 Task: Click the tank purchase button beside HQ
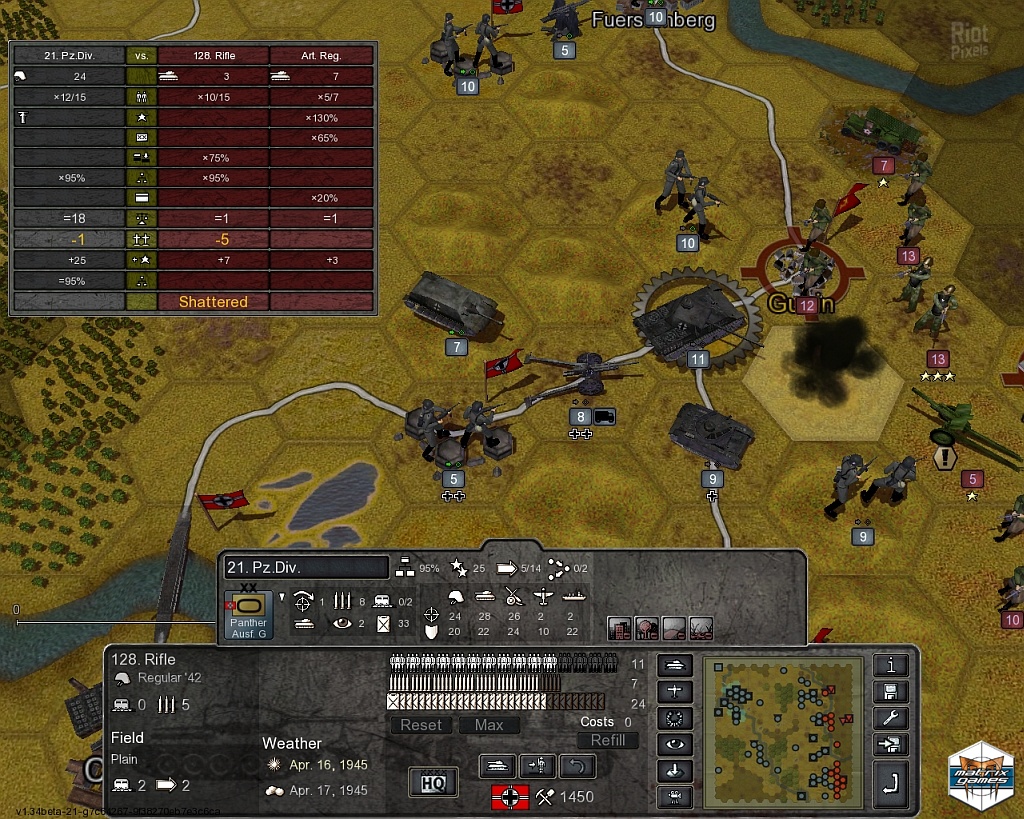(497, 767)
